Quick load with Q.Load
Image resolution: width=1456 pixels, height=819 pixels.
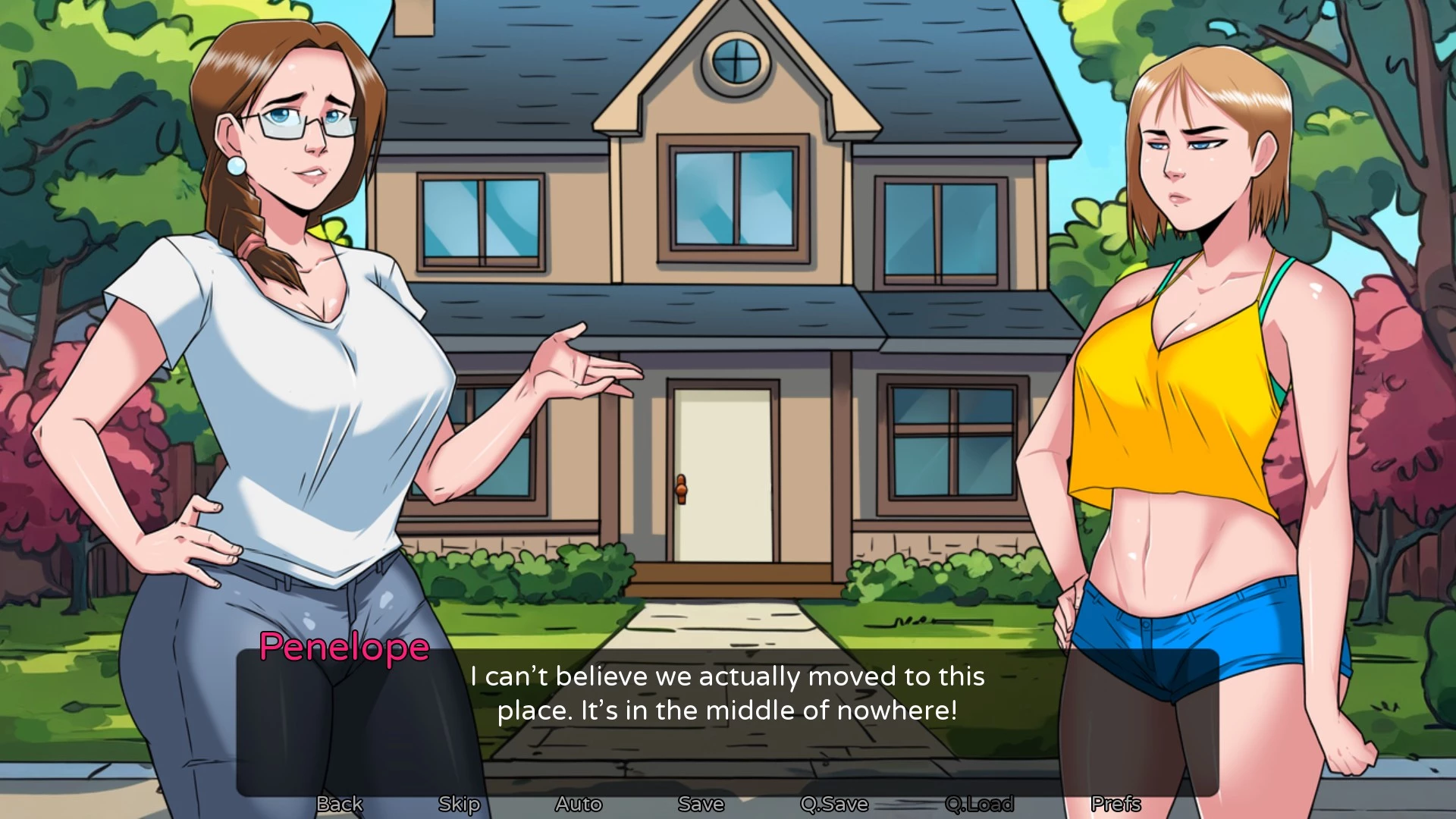pos(979,804)
